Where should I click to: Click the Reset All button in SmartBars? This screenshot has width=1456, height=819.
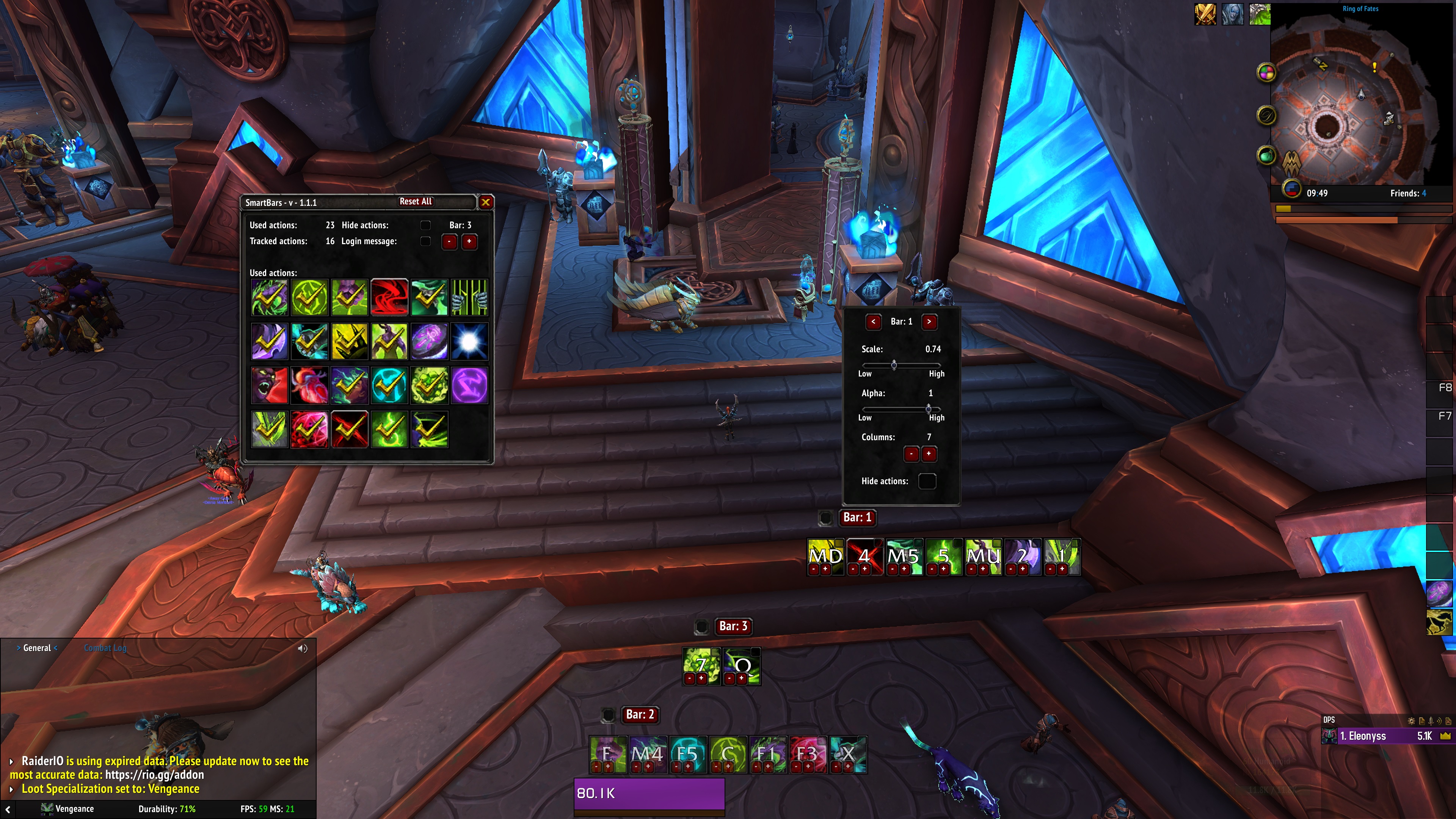point(416,202)
